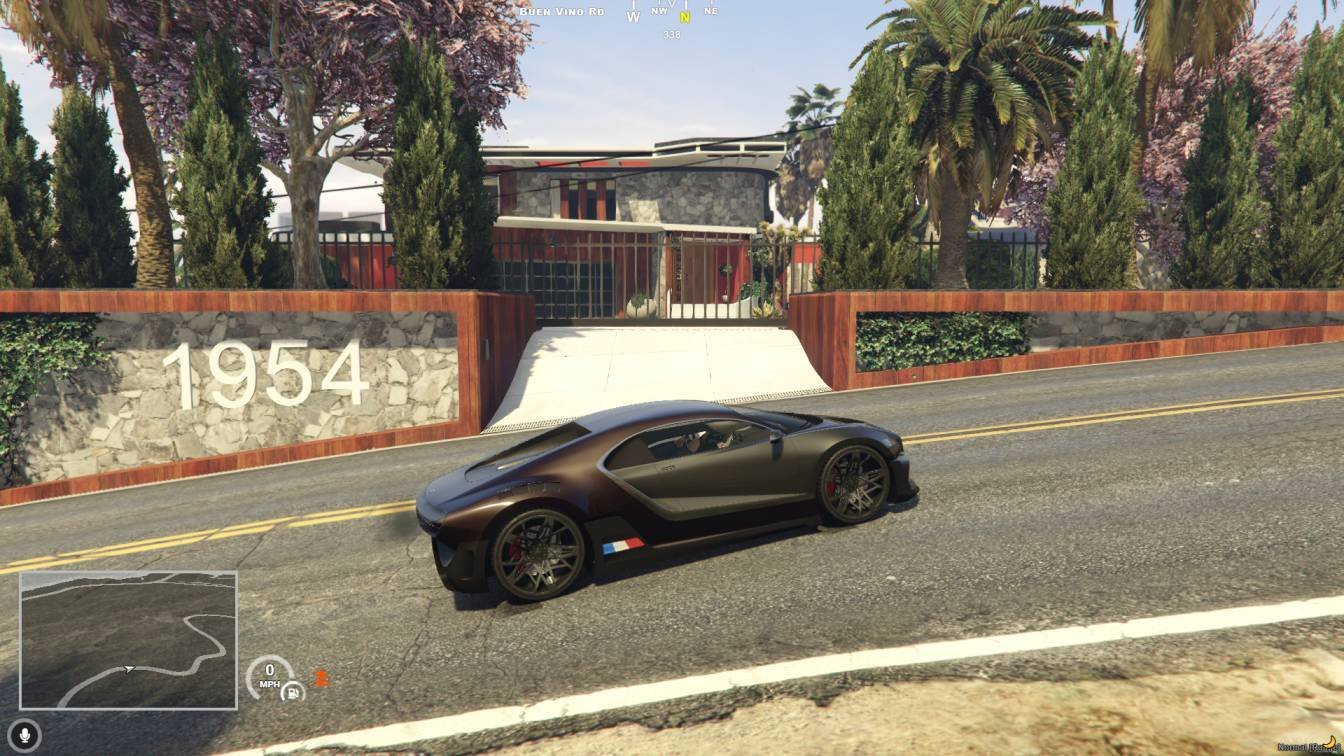Click the fuel pump gauge icon
The width and height of the screenshot is (1344, 756).
pyautogui.click(x=292, y=690)
